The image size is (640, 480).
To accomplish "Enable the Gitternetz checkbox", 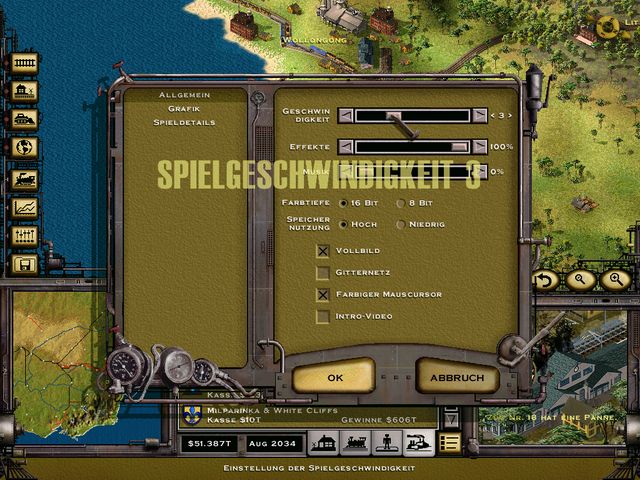I will coord(323,272).
